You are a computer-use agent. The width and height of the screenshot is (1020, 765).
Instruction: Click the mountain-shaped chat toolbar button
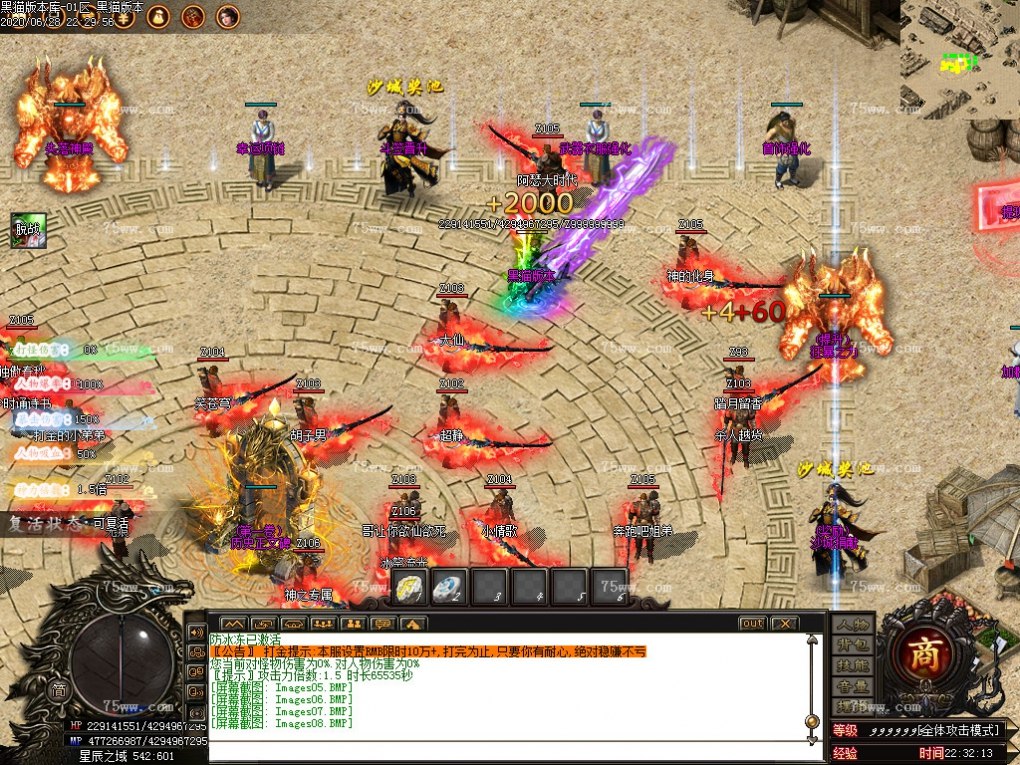[x=234, y=624]
